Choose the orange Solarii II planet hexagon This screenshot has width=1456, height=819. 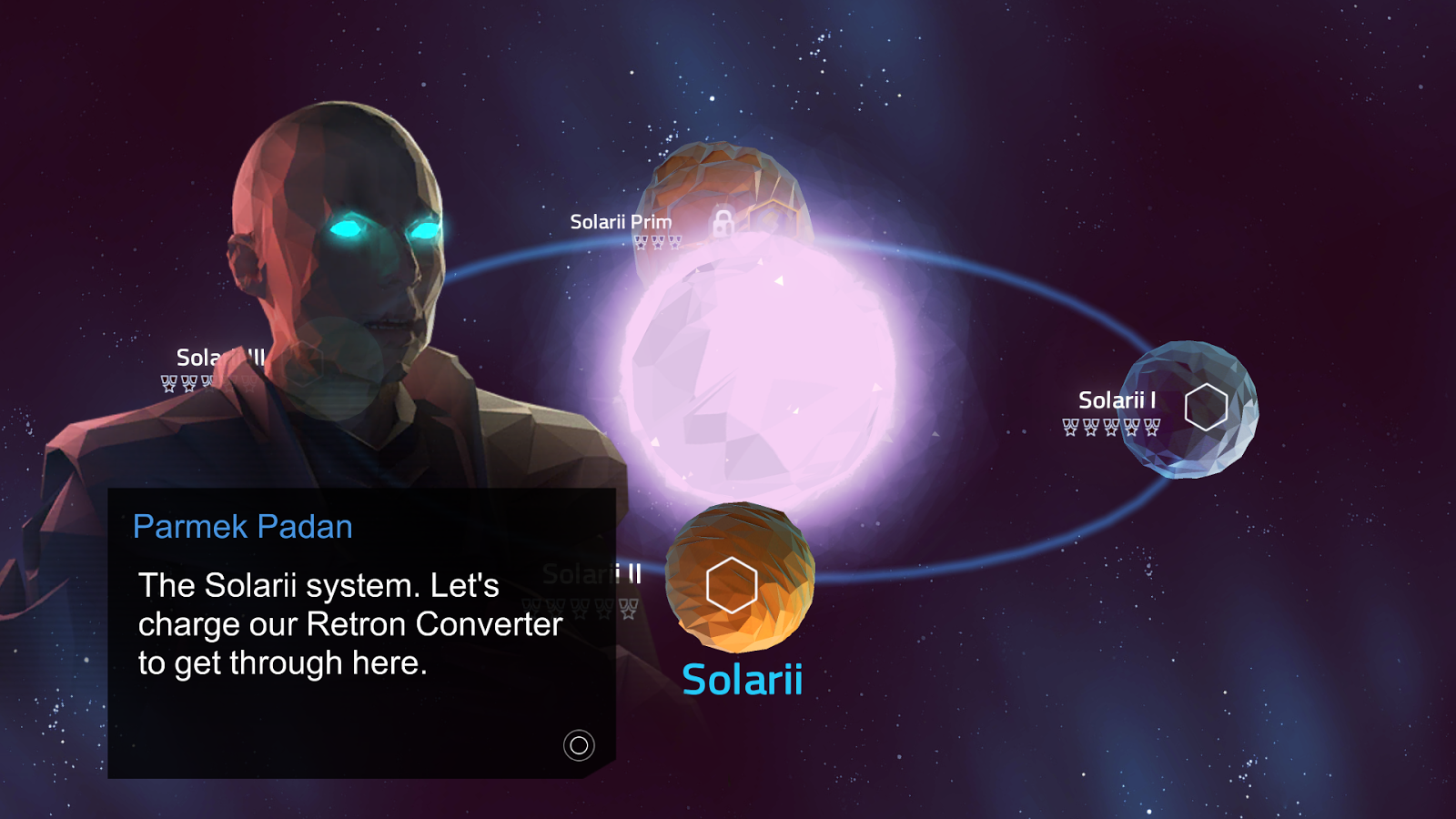pos(732,585)
